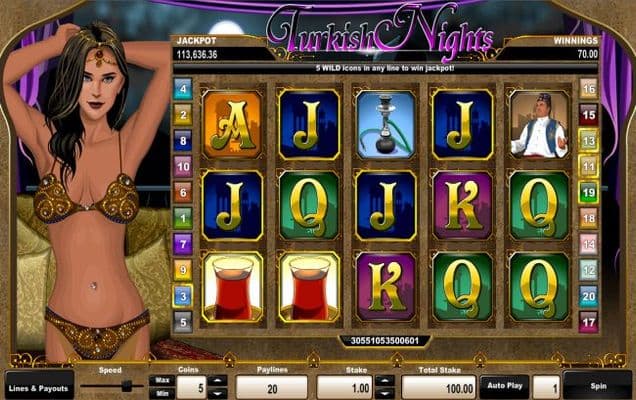Pick payline marker 15
Image resolution: width=636 pixels, height=400 pixels.
click(589, 114)
